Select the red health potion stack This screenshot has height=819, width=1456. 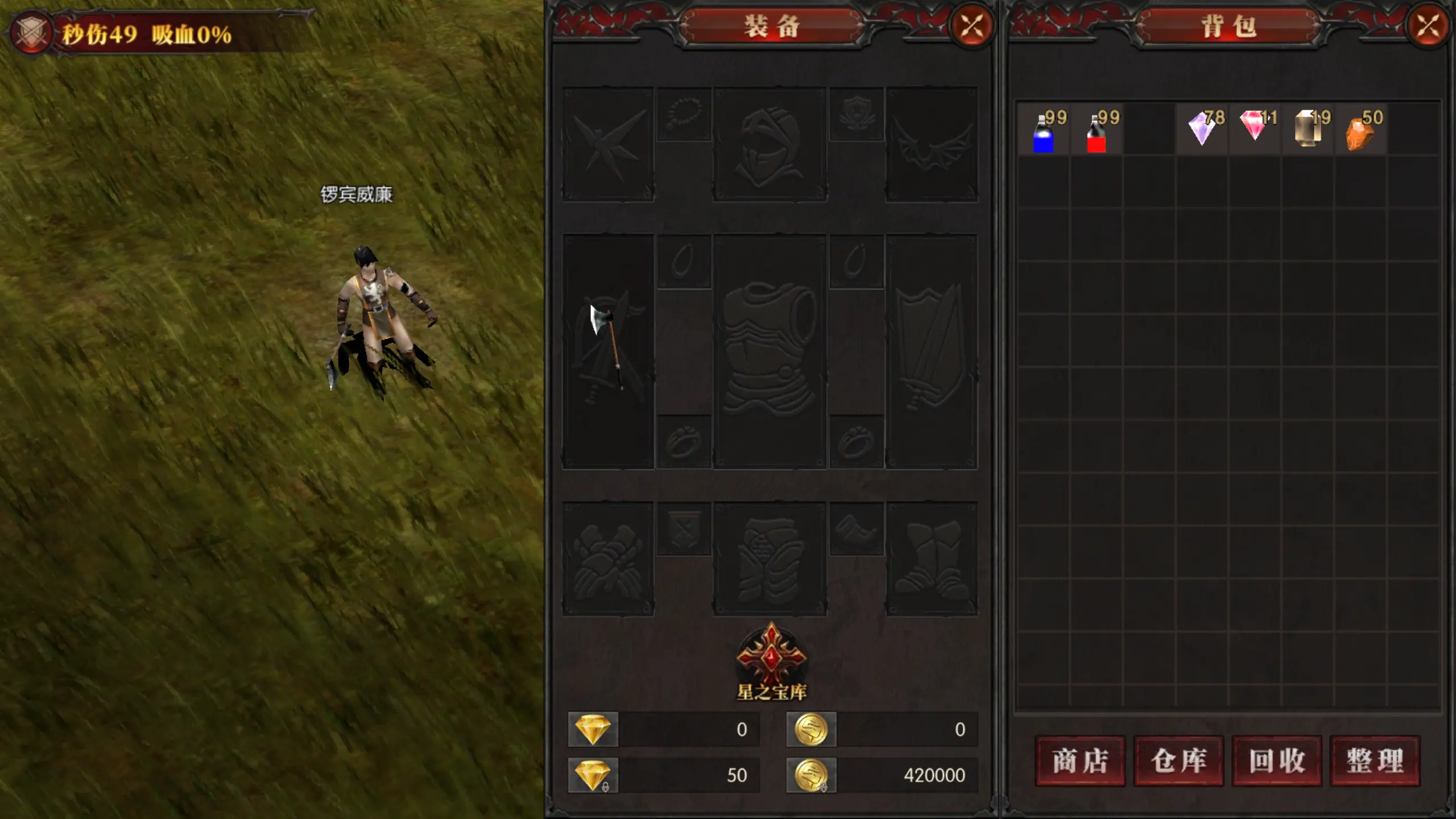coord(1097,131)
